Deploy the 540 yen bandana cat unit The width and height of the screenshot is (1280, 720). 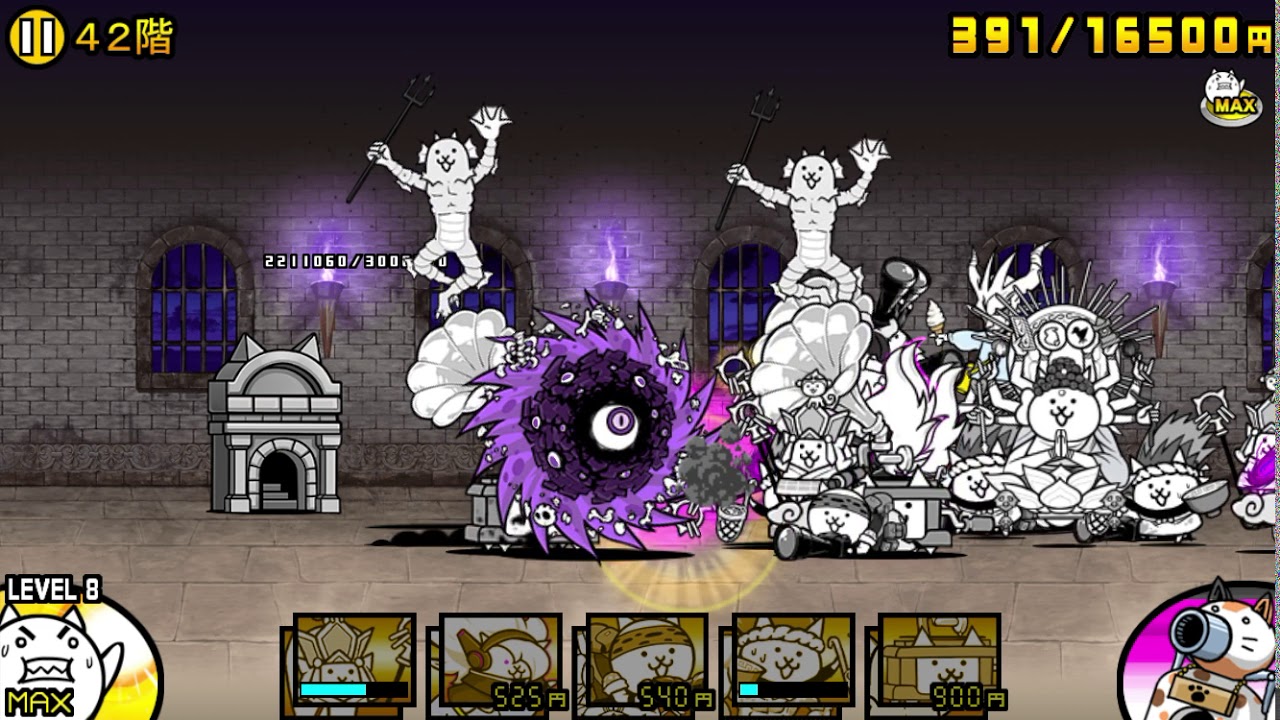point(647,662)
